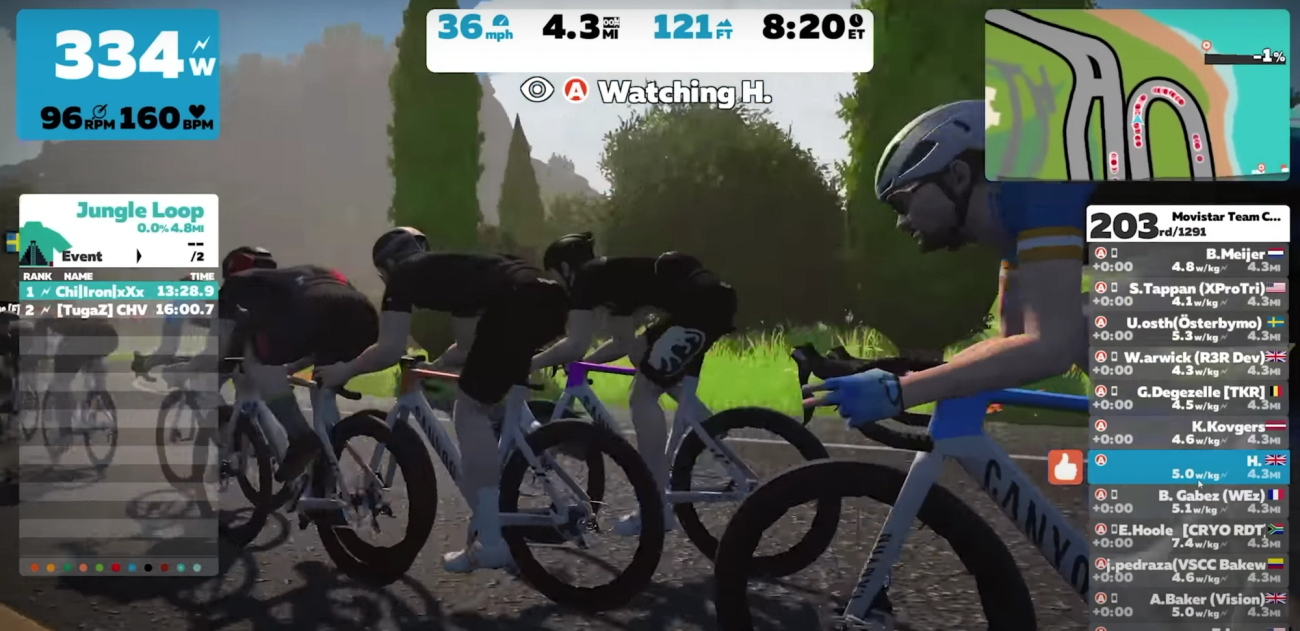The height and width of the screenshot is (631, 1300).
Task: Click the highlighted rider row for H.
Action: pos(1187,467)
